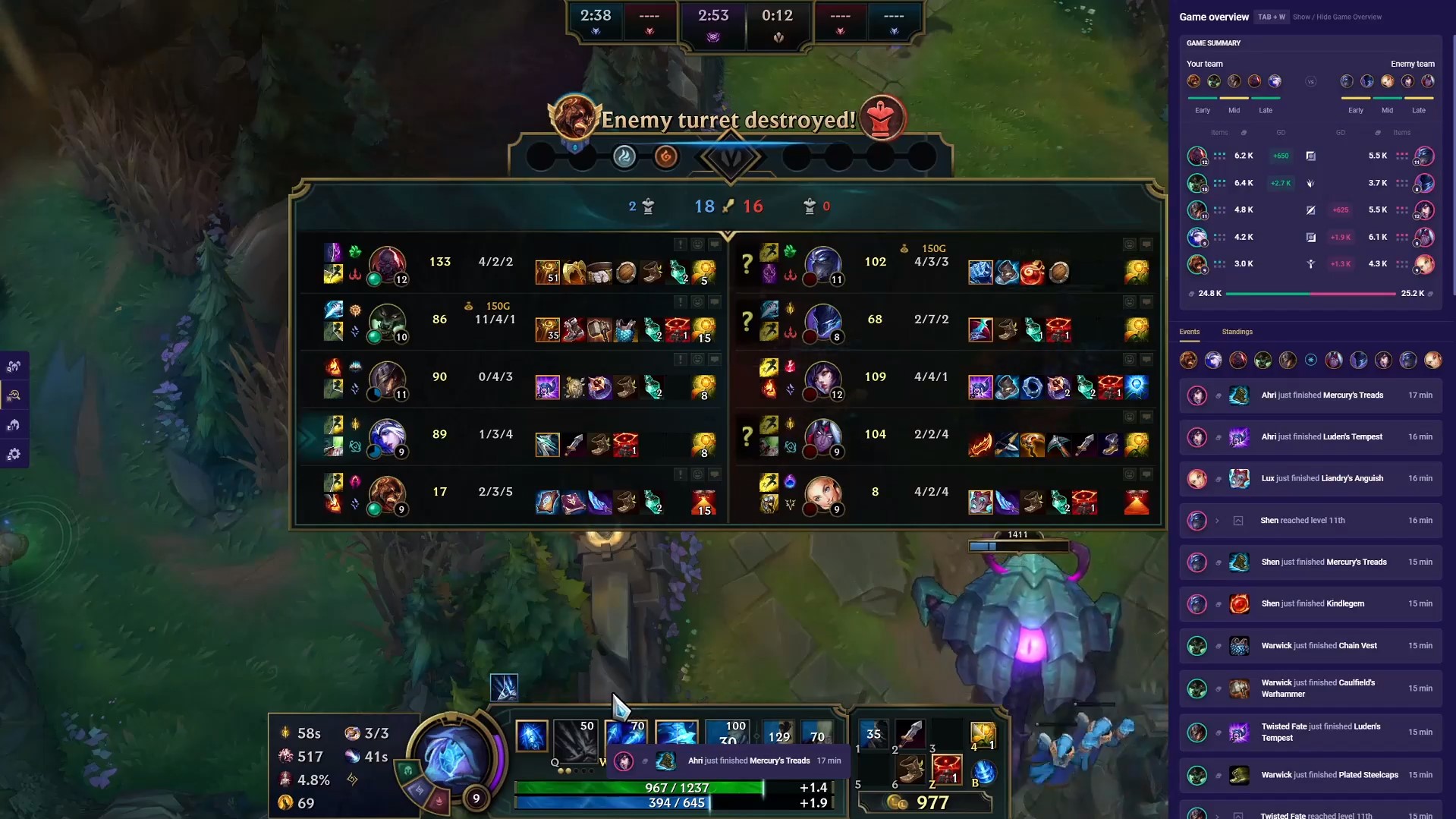Screen dimensions: 1456x819
Task: Expand the Twisted Fate Luden's Tempest event
Action: 1311,732
